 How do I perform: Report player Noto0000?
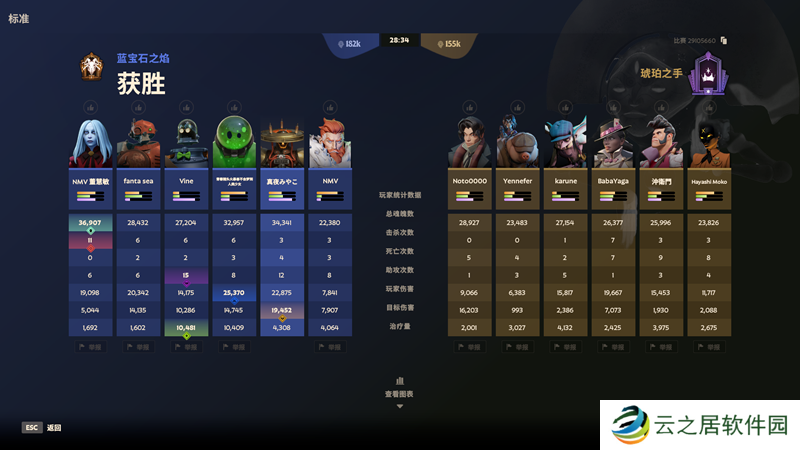tap(468, 347)
